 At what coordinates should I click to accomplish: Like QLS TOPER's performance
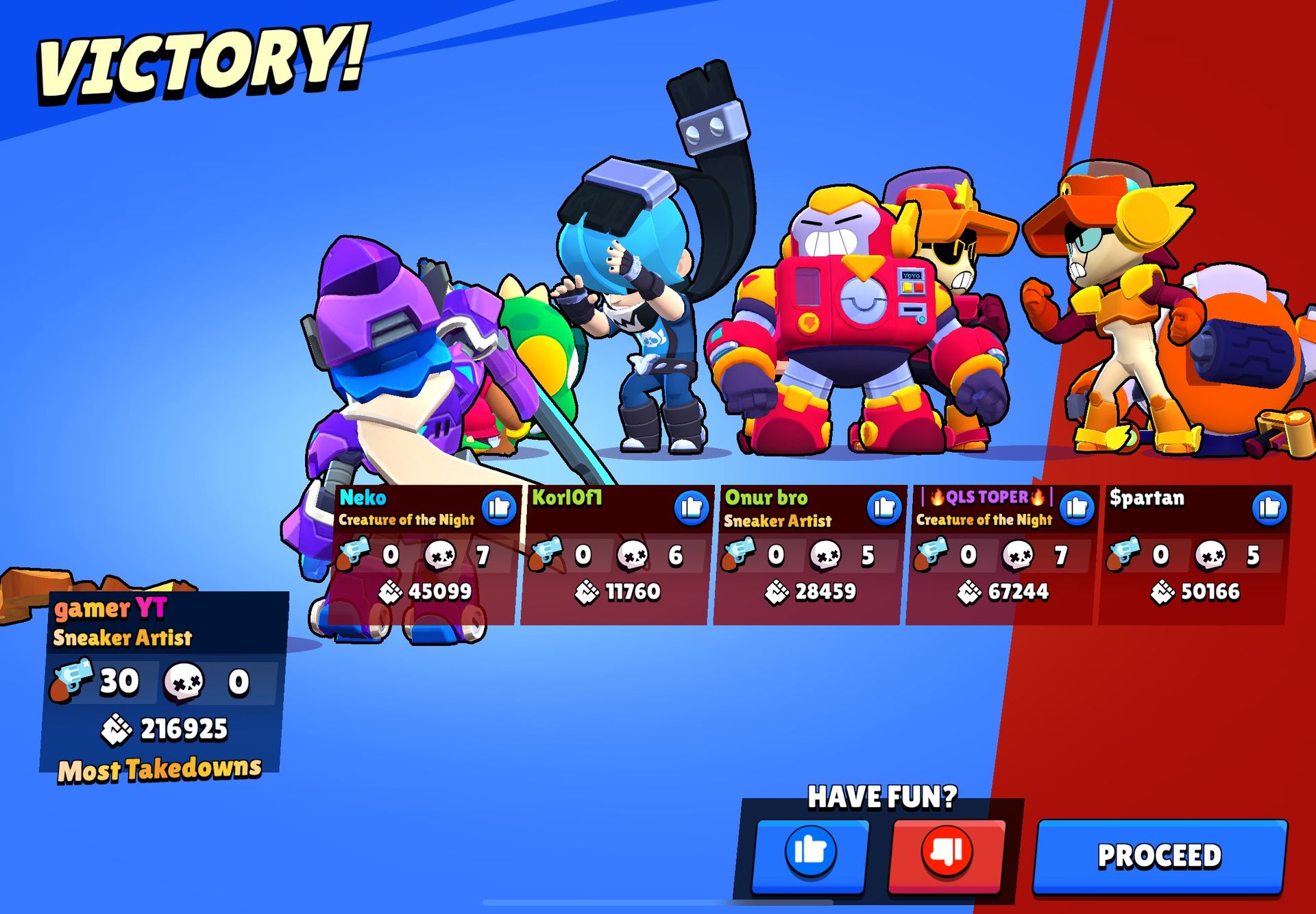click(1077, 508)
